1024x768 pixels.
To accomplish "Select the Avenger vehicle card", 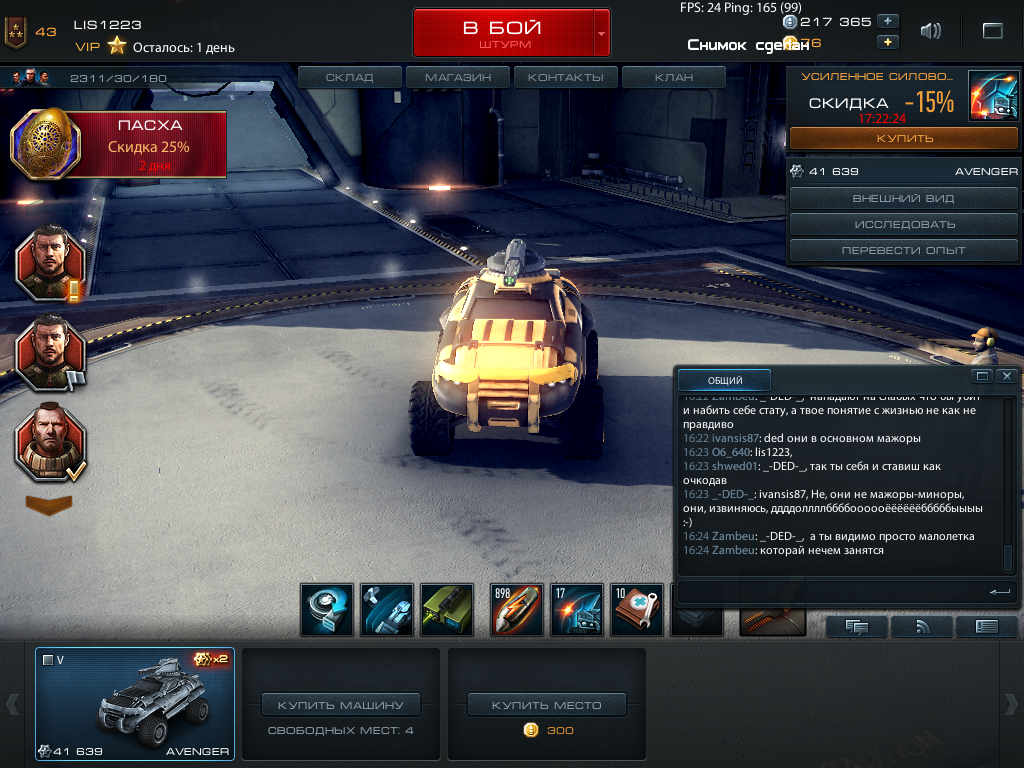I will (135, 704).
